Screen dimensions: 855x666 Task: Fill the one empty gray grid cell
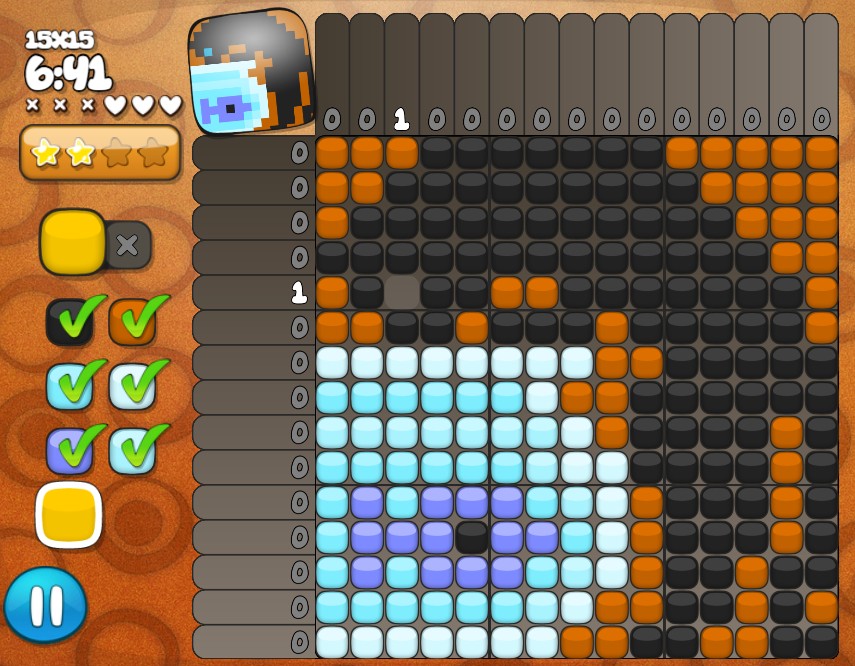(402, 292)
